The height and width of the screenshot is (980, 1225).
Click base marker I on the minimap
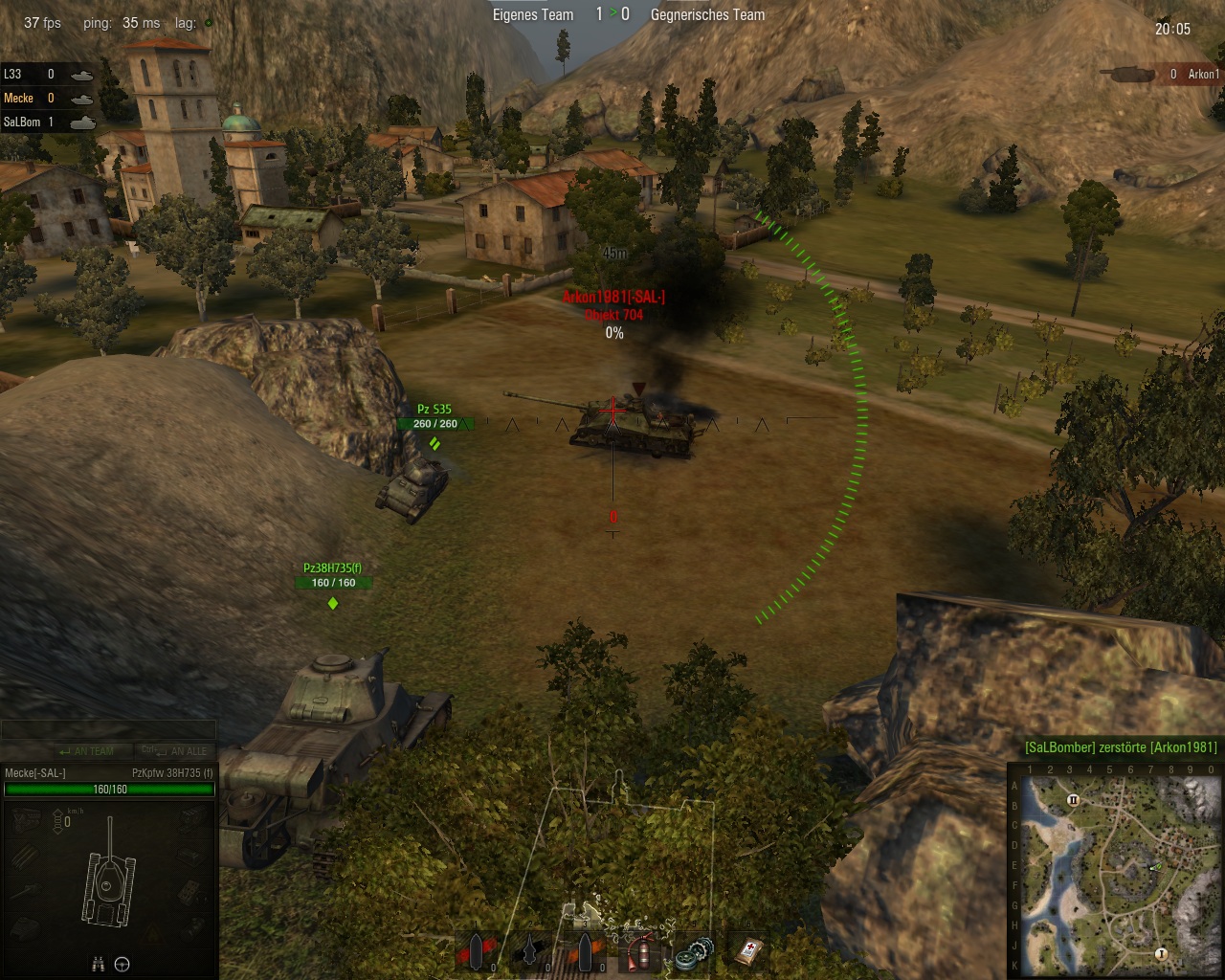pyautogui.click(x=1161, y=954)
